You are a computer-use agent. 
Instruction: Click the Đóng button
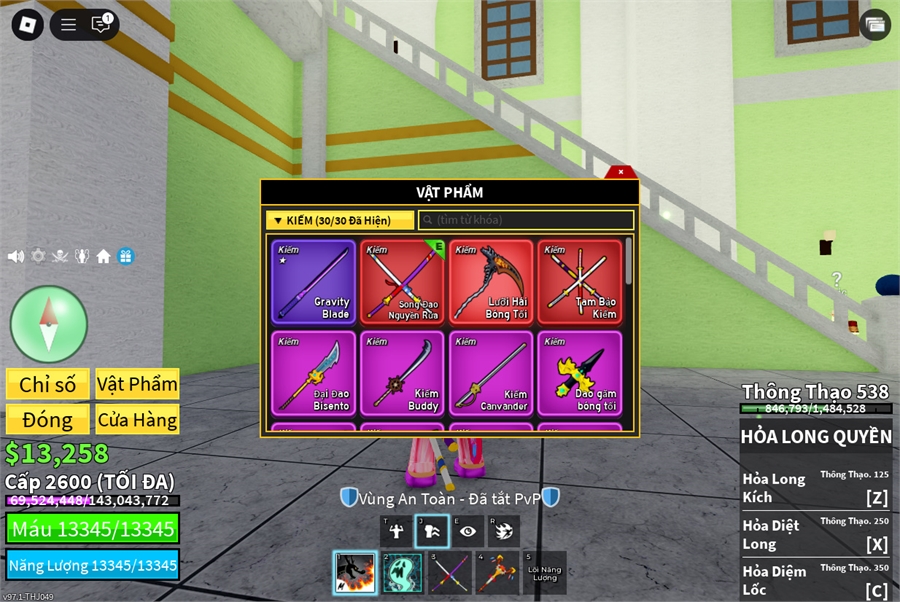47,419
